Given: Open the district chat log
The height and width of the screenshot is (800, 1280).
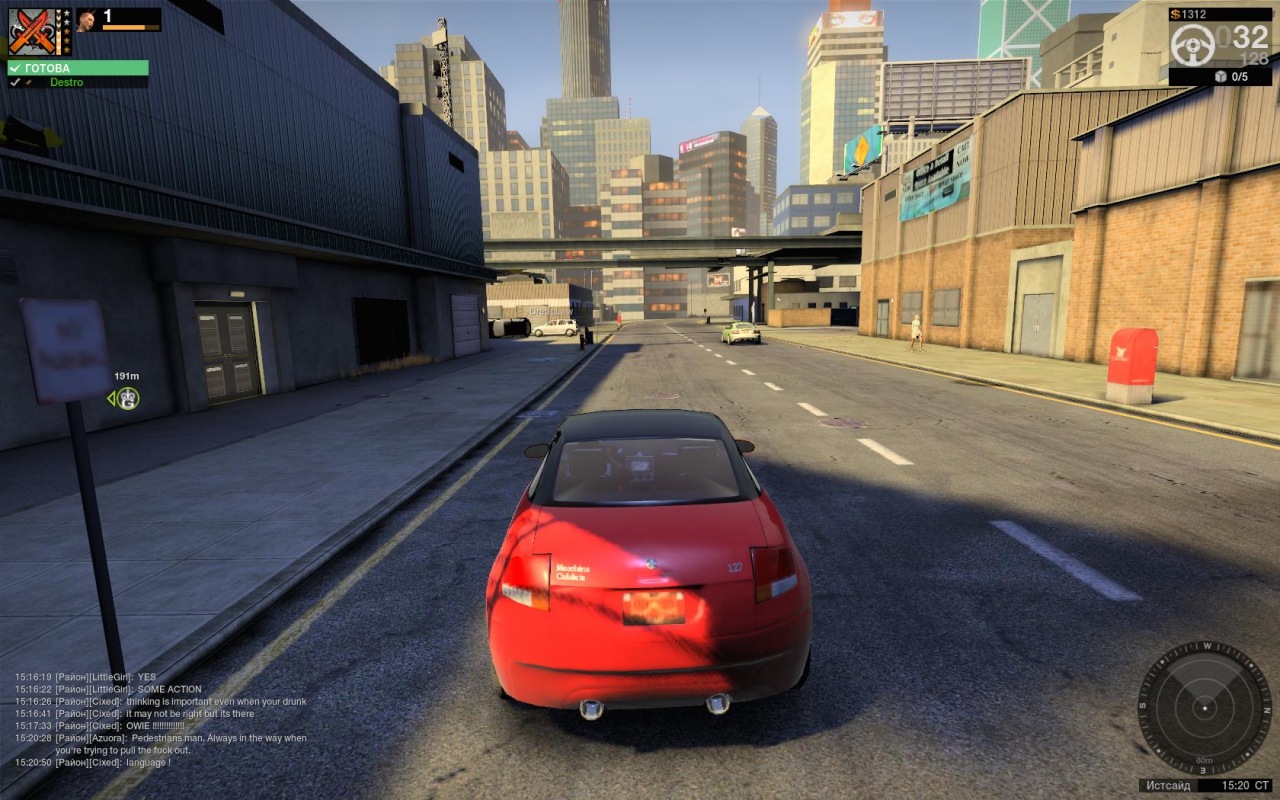Looking at the screenshot, I should tap(160, 719).
